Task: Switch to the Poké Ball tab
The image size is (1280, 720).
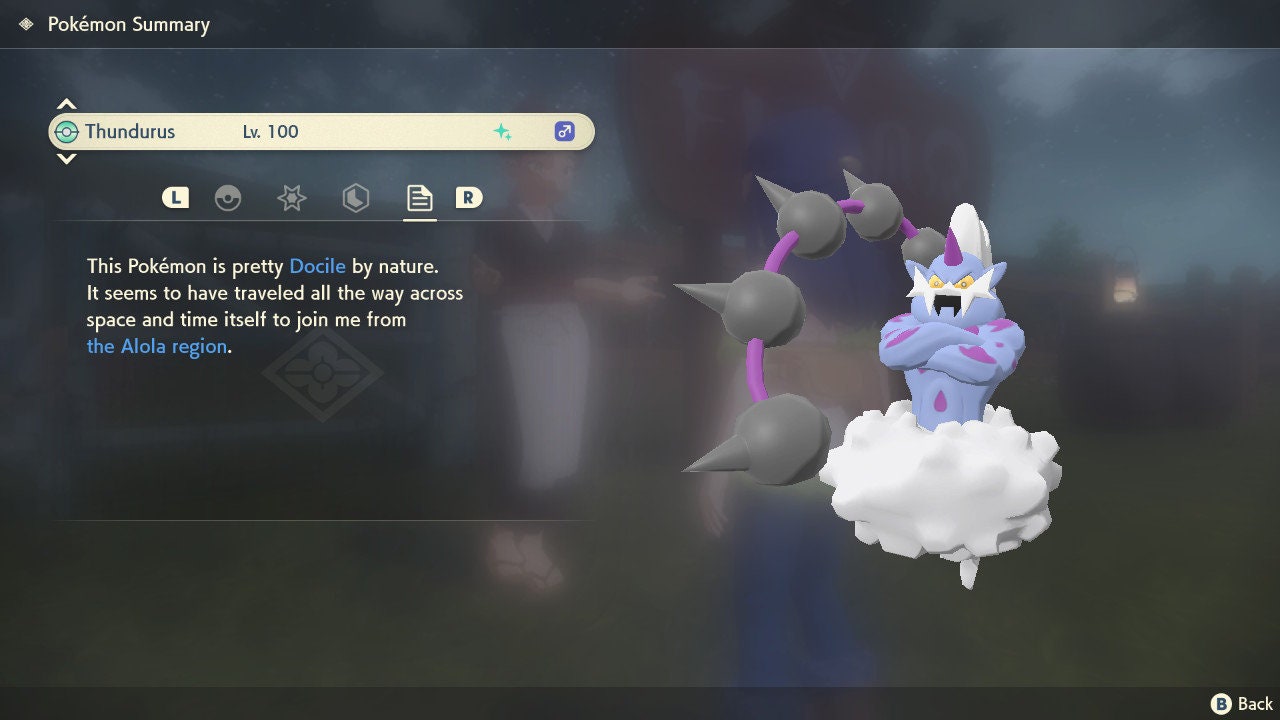Action: (228, 198)
